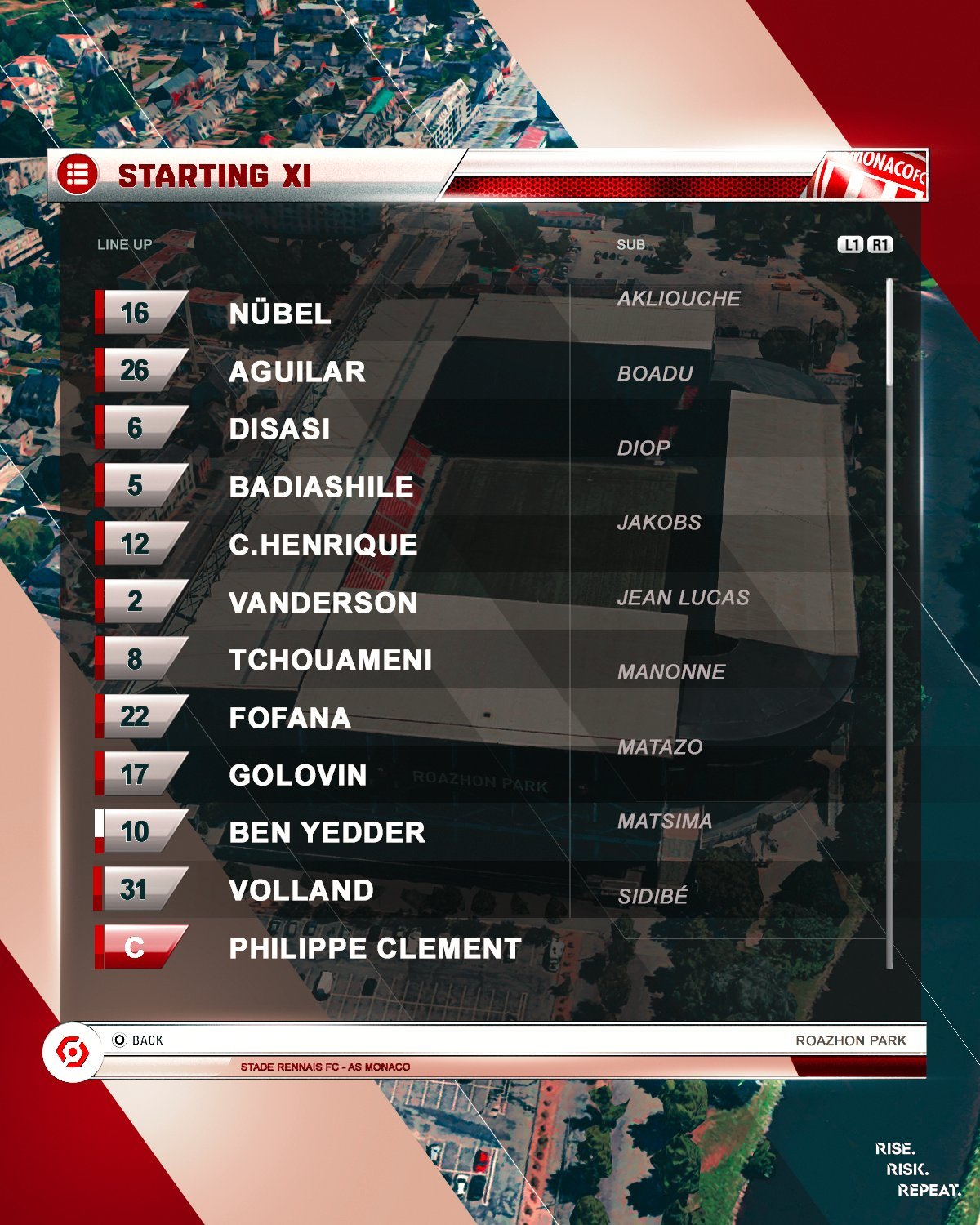Pick substitute Jean Lucas

pyautogui.click(x=683, y=598)
